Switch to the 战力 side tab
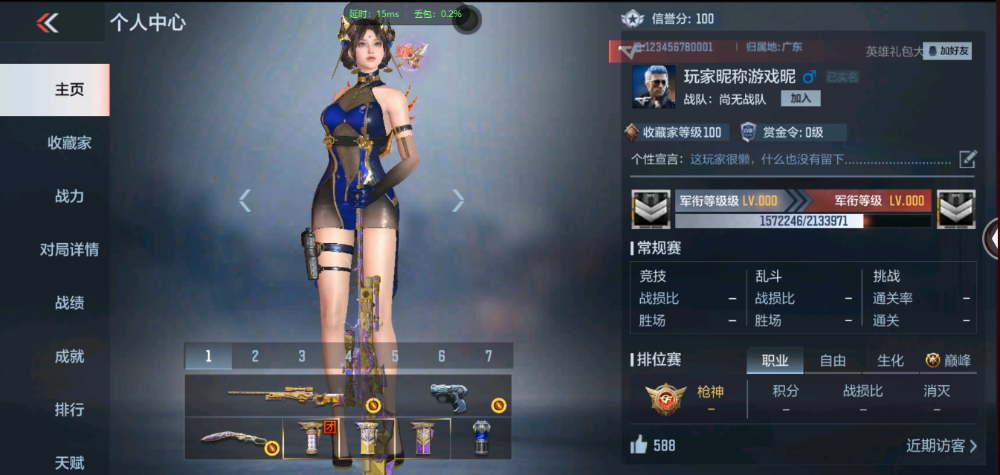This screenshot has width=1000, height=475. point(69,196)
